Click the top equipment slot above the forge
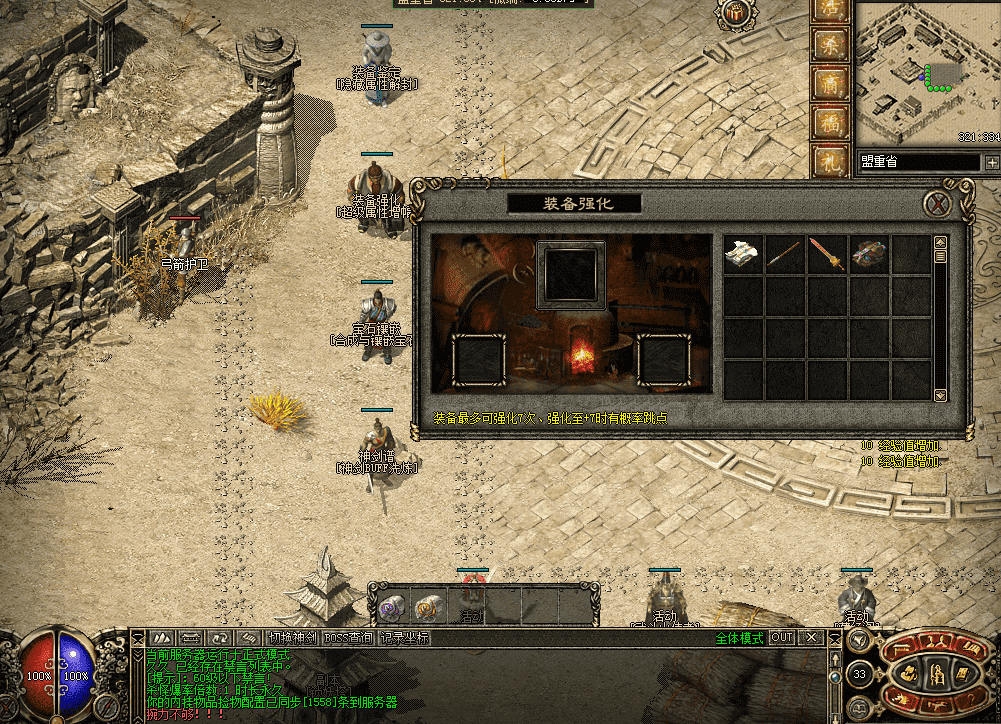Screen dimensions: 1001x724 coord(571,274)
